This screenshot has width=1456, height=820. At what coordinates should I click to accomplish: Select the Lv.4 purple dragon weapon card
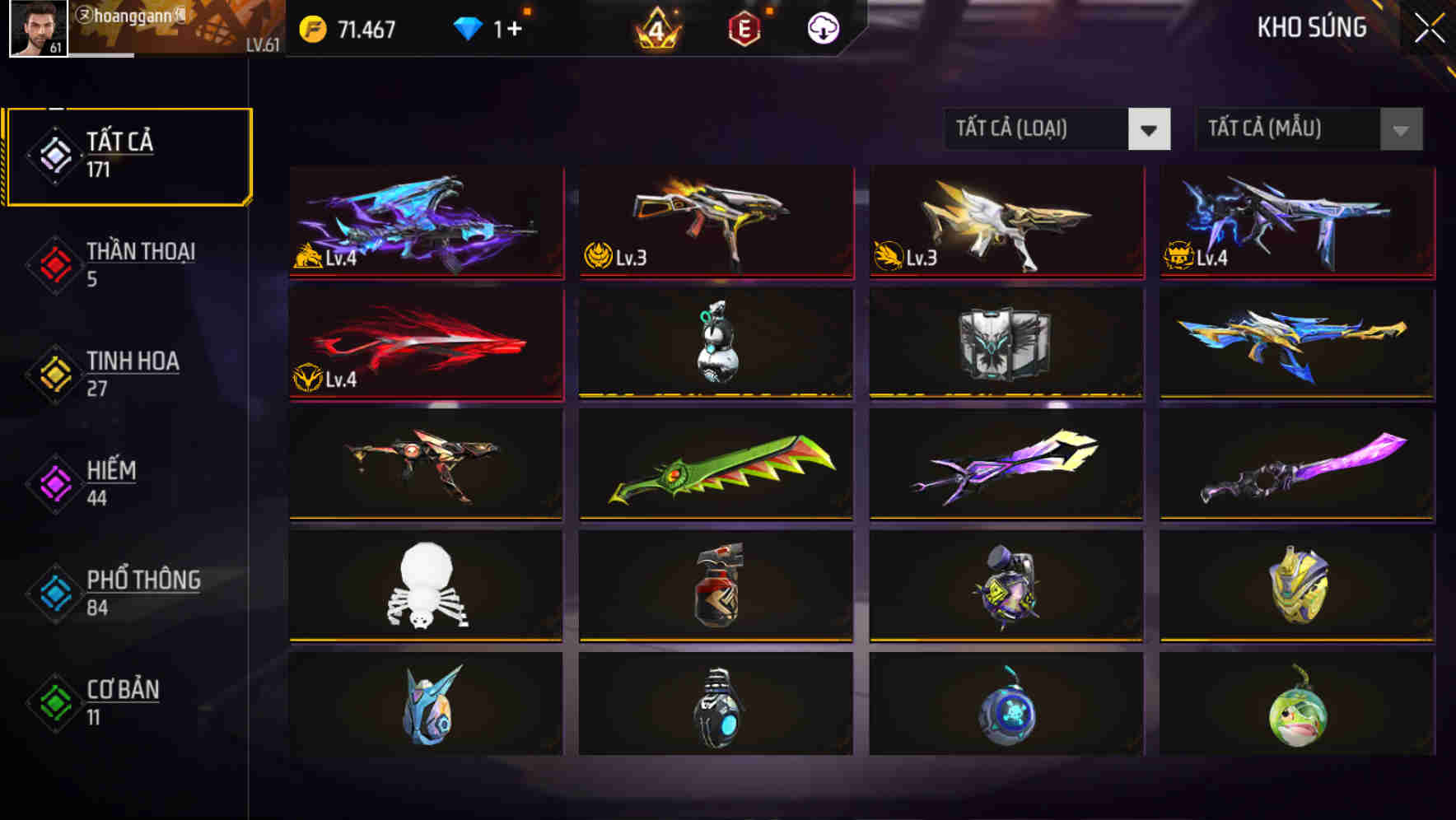[x=425, y=222]
